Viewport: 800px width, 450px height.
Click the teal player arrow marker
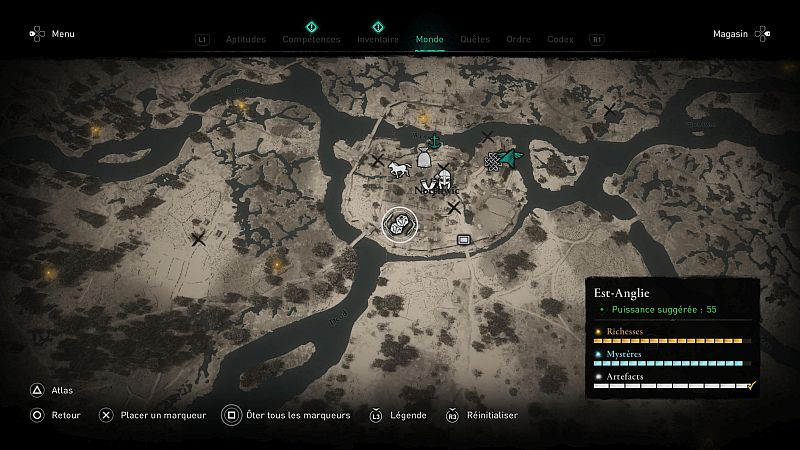(x=510, y=158)
